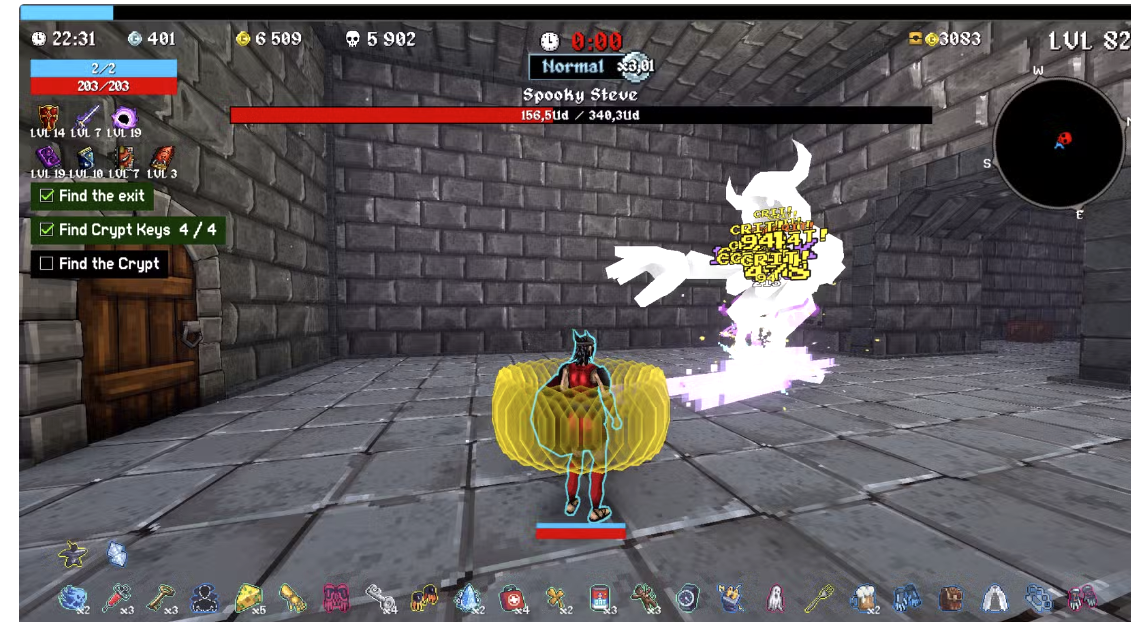Select the golden key item
This screenshot has width=1131, height=622.
point(160,597)
